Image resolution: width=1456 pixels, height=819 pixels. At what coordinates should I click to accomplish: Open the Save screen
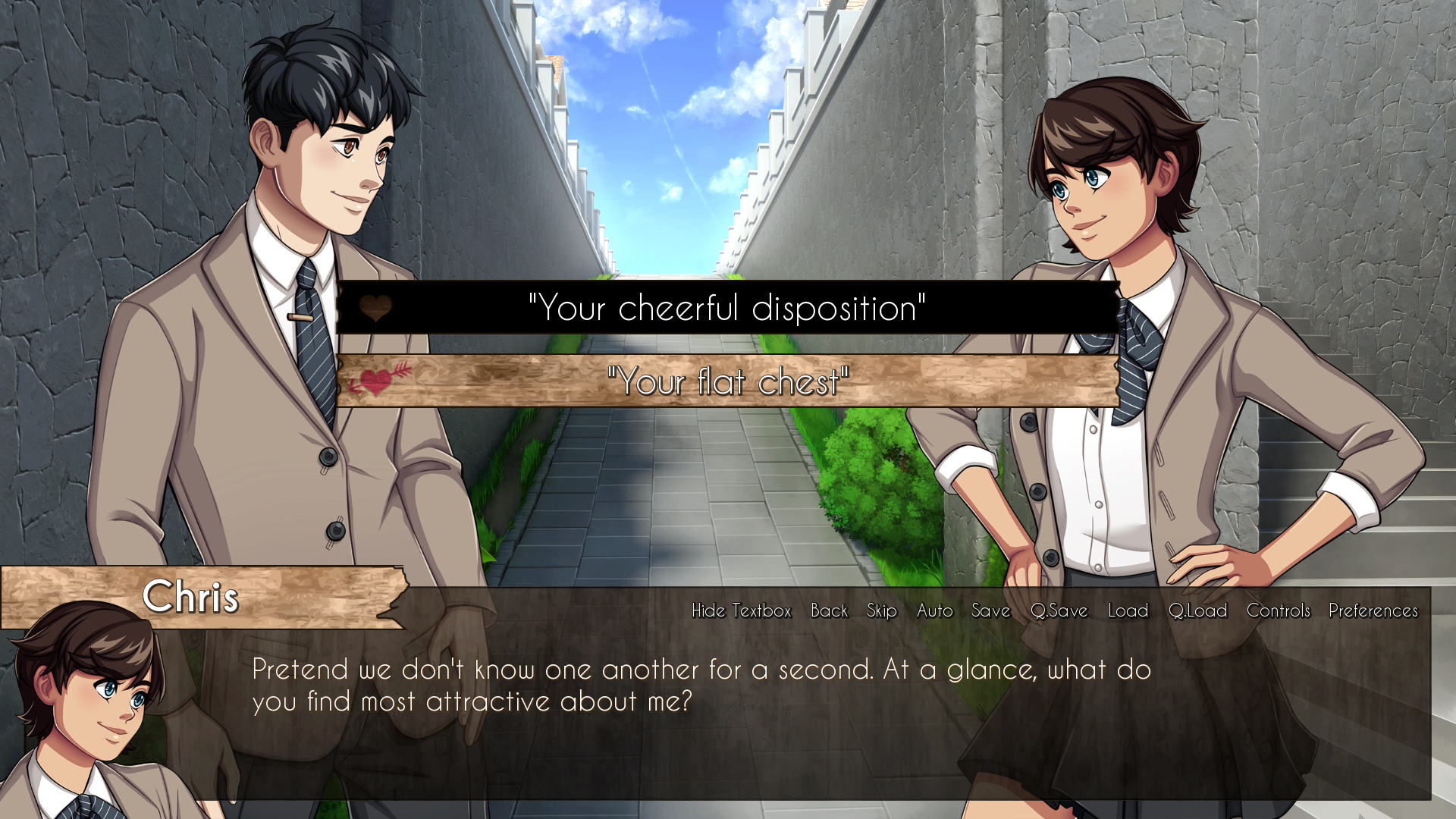[x=990, y=610]
